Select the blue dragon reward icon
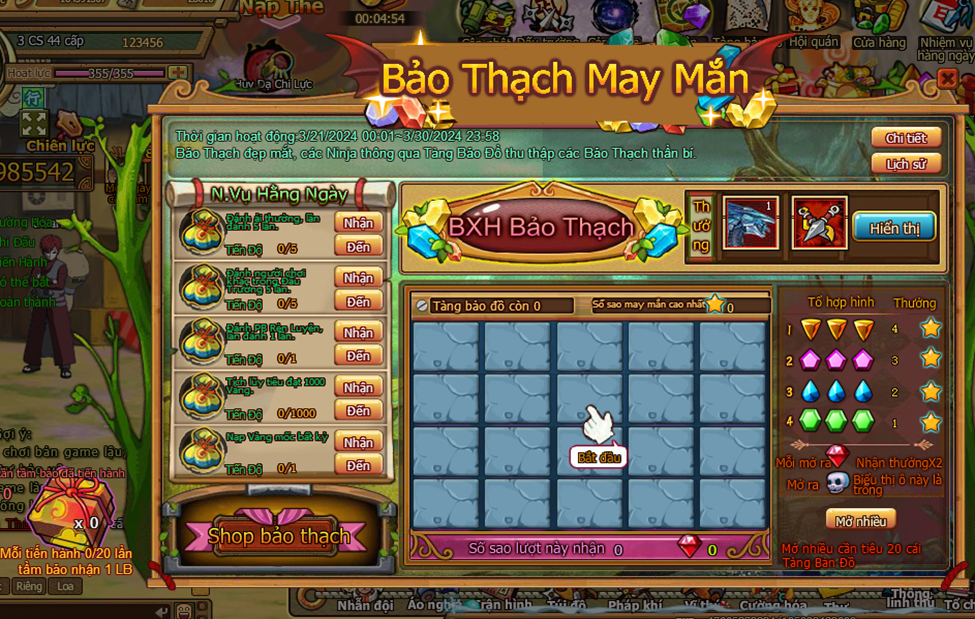The image size is (975, 619). point(750,223)
